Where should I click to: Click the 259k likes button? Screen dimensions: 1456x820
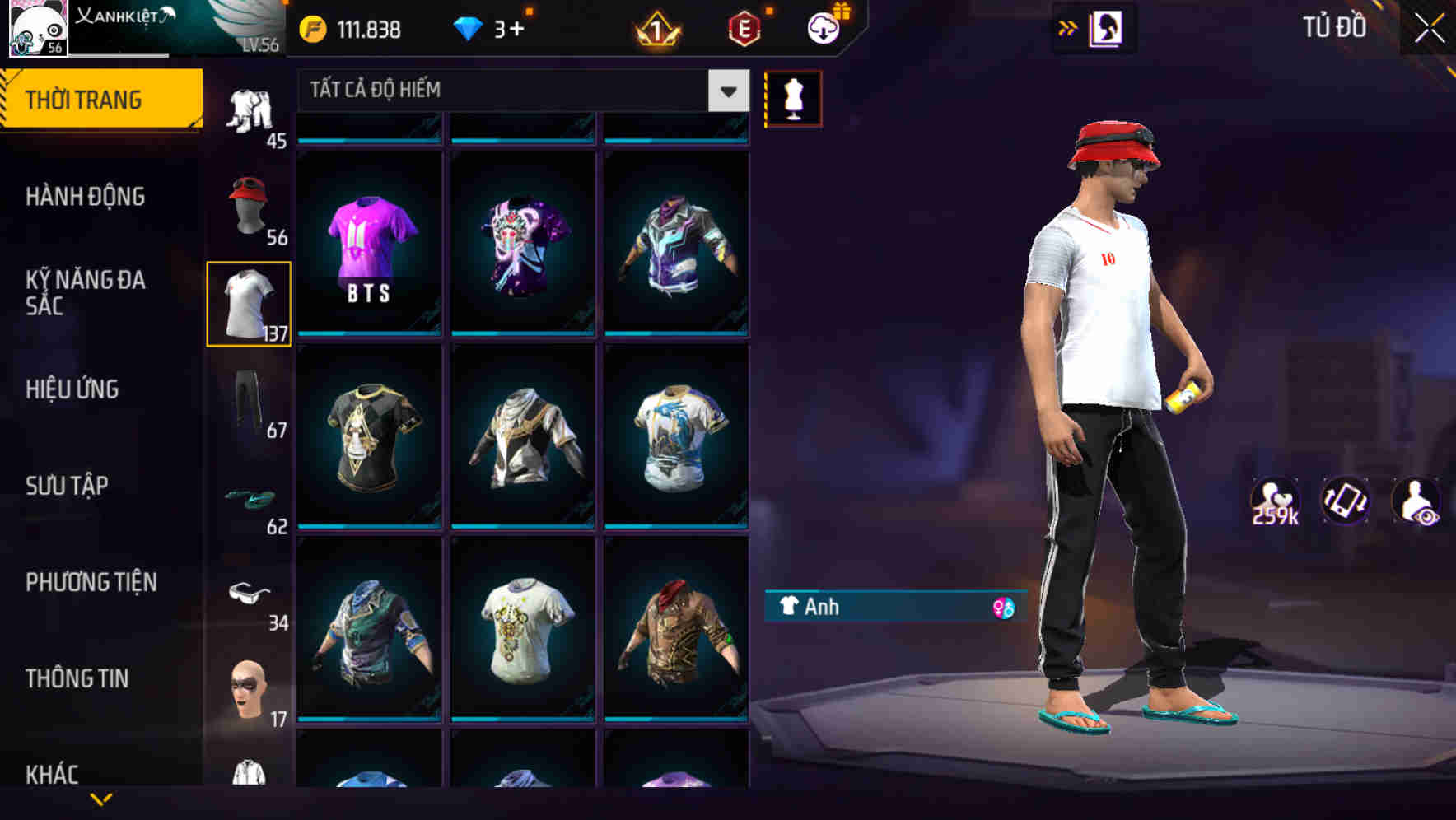[1276, 500]
